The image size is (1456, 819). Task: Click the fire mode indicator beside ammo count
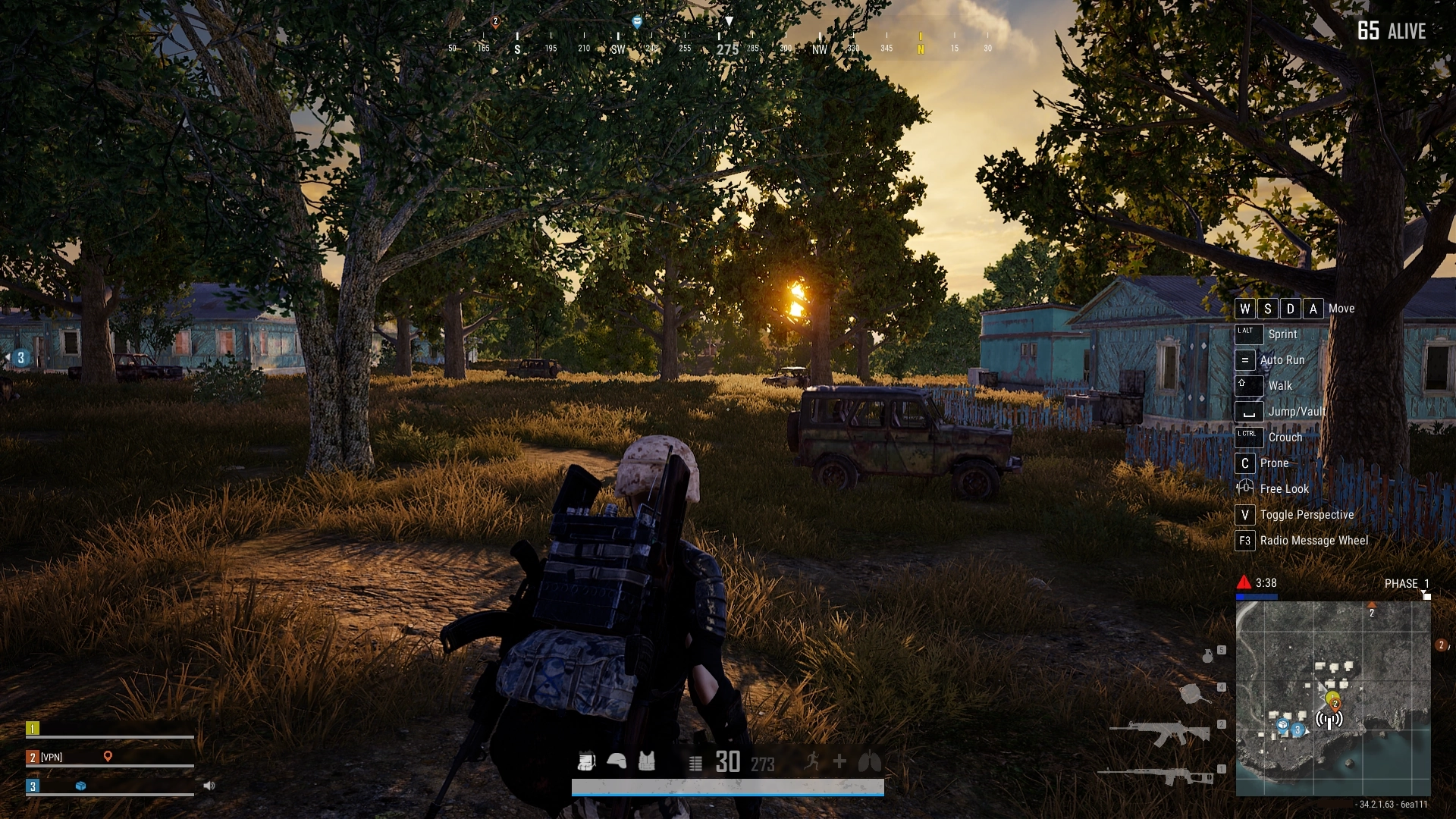tap(695, 763)
